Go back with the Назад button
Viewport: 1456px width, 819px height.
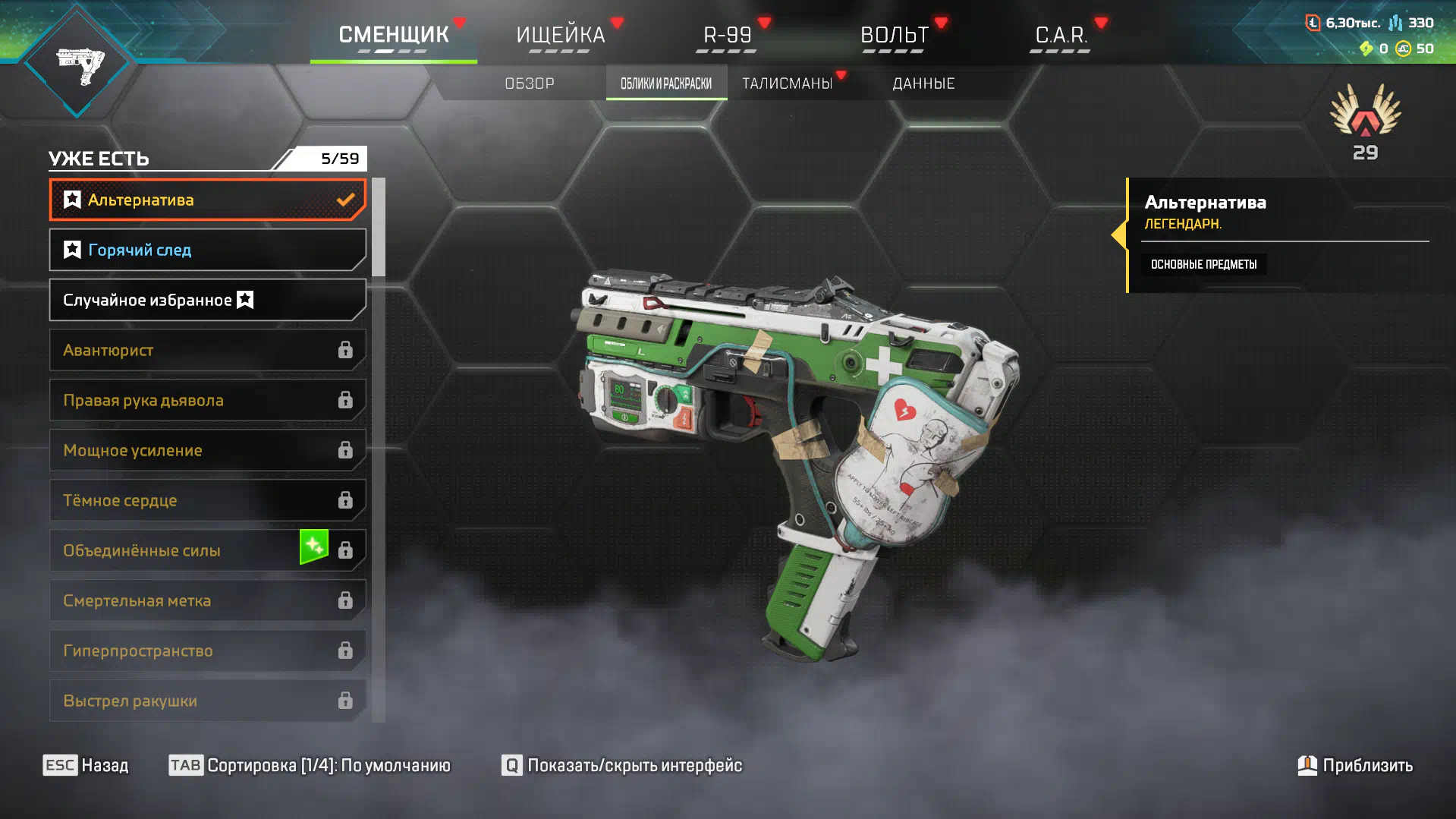[86, 765]
